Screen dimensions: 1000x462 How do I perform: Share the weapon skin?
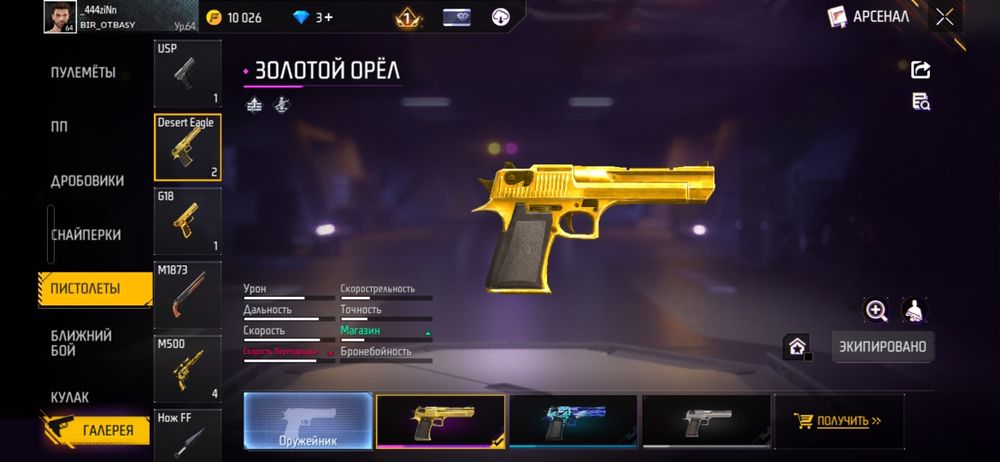(x=921, y=69)
